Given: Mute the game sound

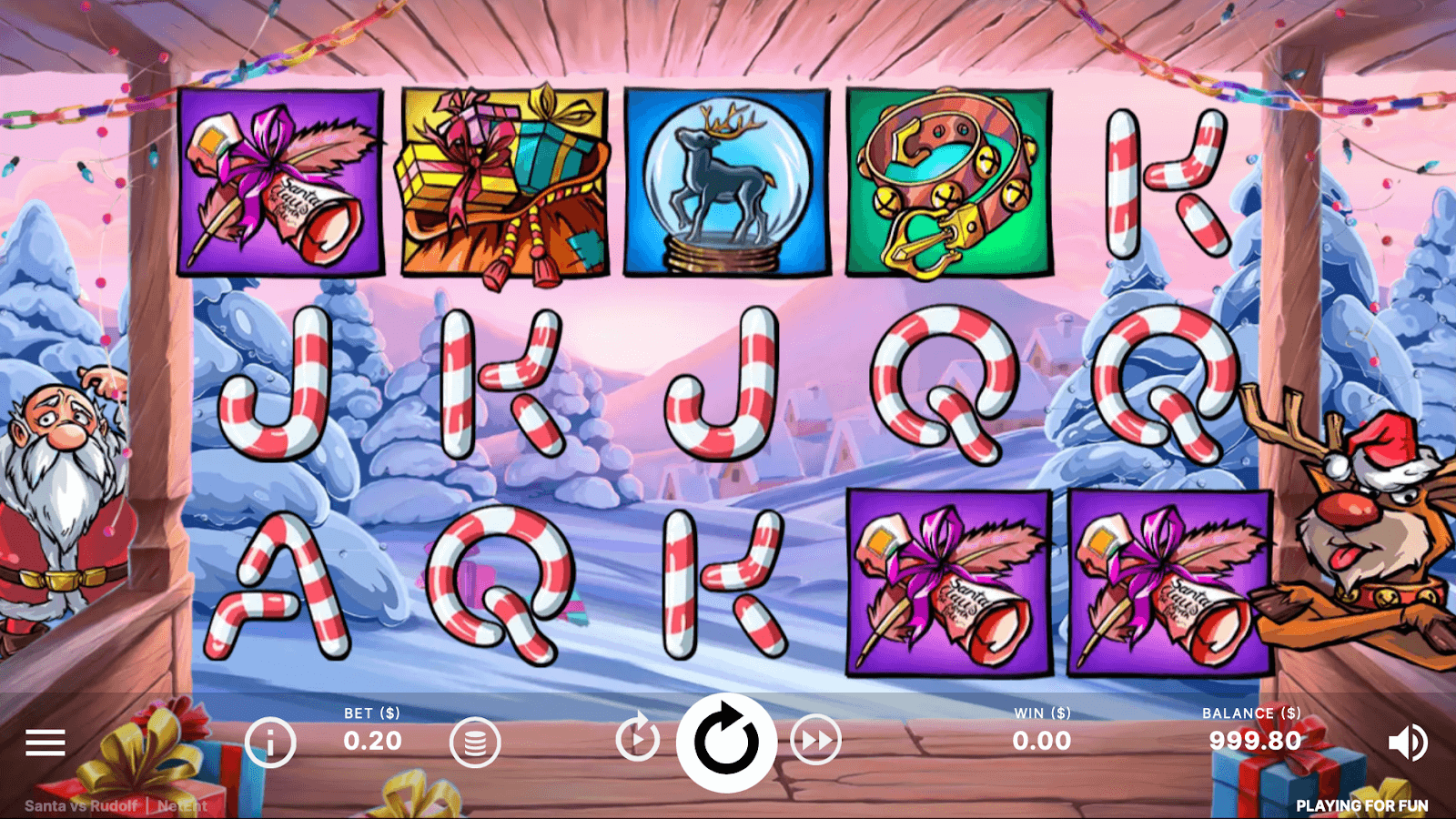Looking at the screenshot, I should pos(1407,743).
